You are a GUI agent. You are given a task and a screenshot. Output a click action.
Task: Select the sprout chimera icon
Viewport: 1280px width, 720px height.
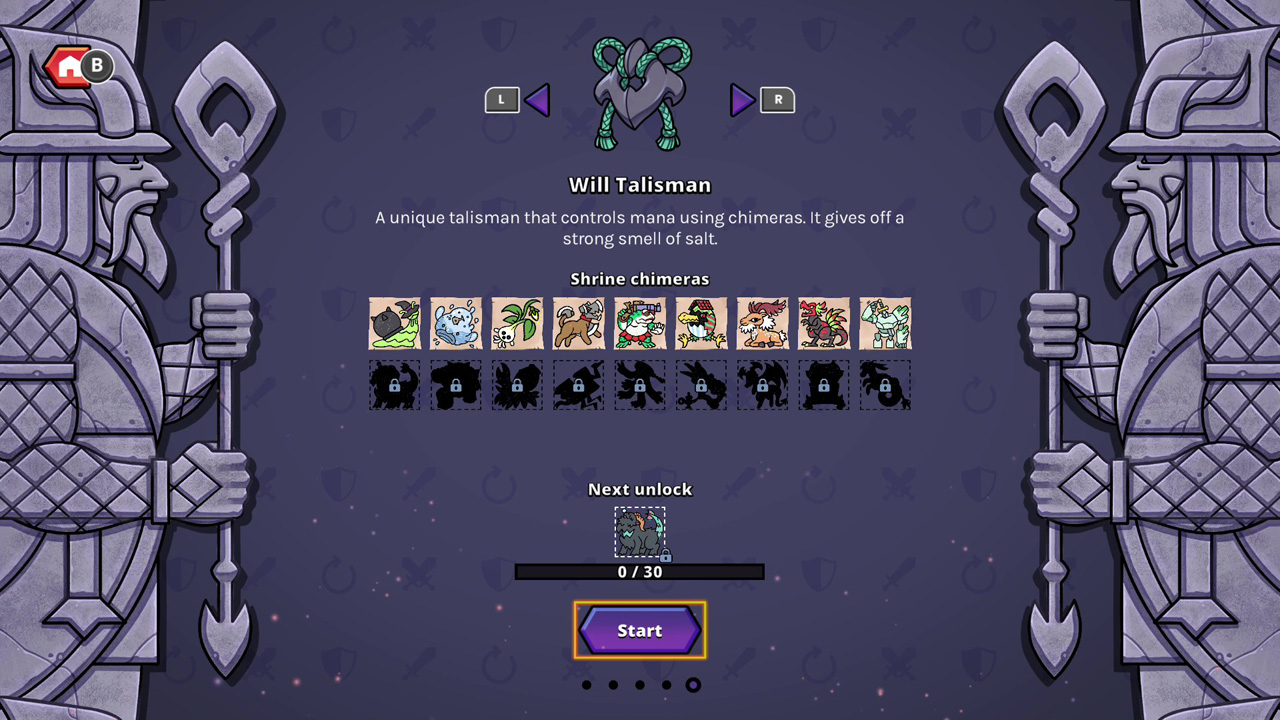click(x=517, y=323)
